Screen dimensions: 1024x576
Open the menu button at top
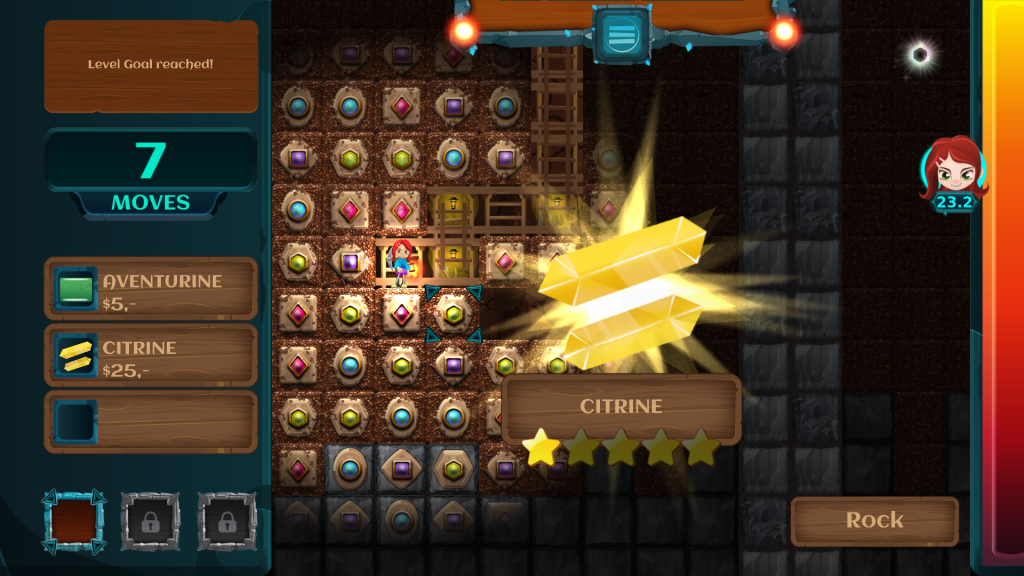pyautogui.click(x=622, y=35)
